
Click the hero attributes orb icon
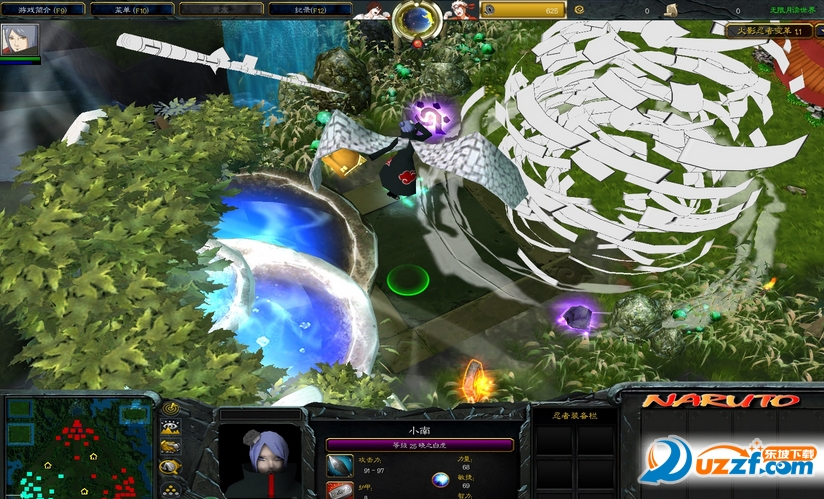tap(440, 480)
